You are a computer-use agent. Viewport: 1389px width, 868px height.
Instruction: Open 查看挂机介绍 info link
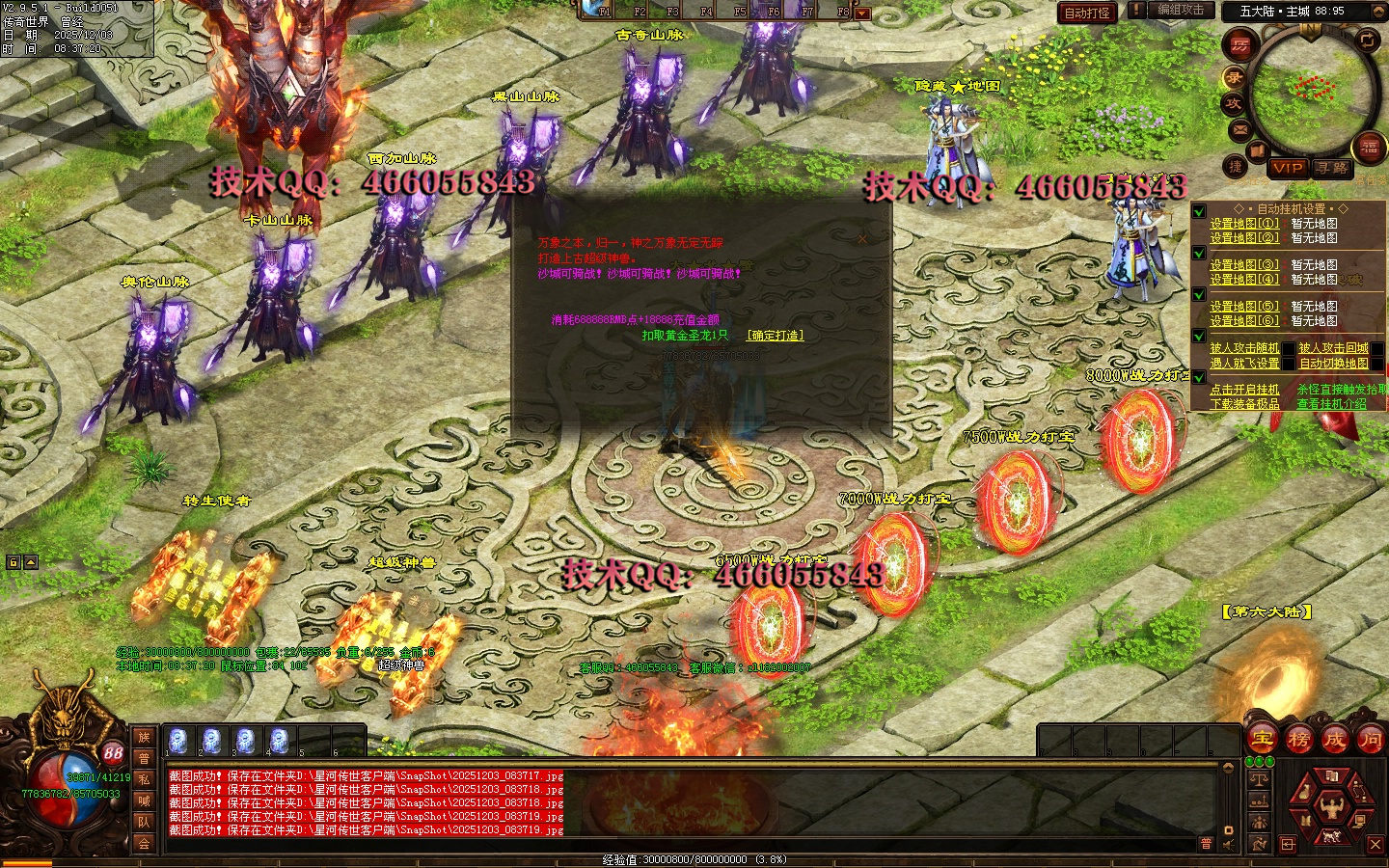(1331, 404)
